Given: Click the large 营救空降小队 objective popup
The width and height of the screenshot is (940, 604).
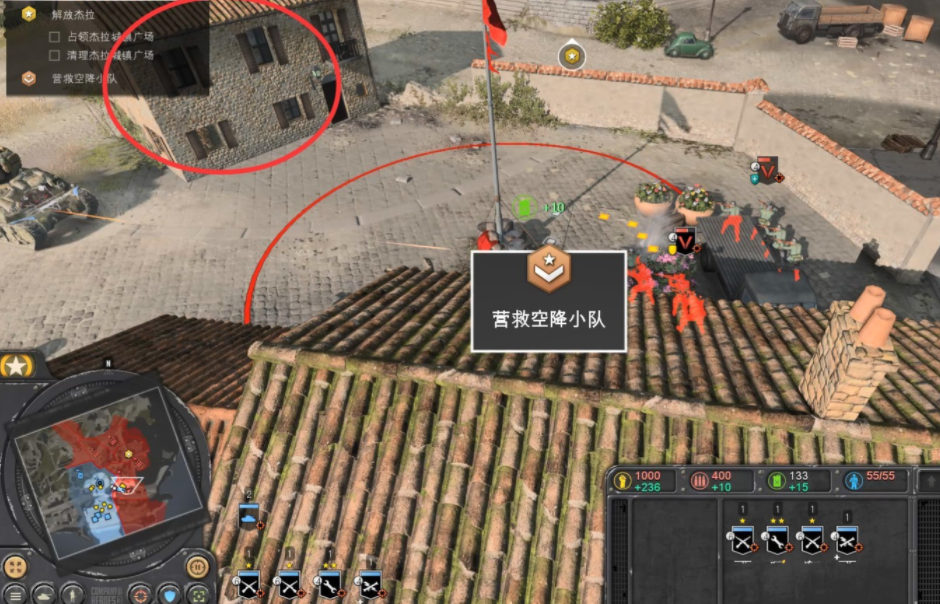Looking at the screenshot, I should (x=548, y=300).
